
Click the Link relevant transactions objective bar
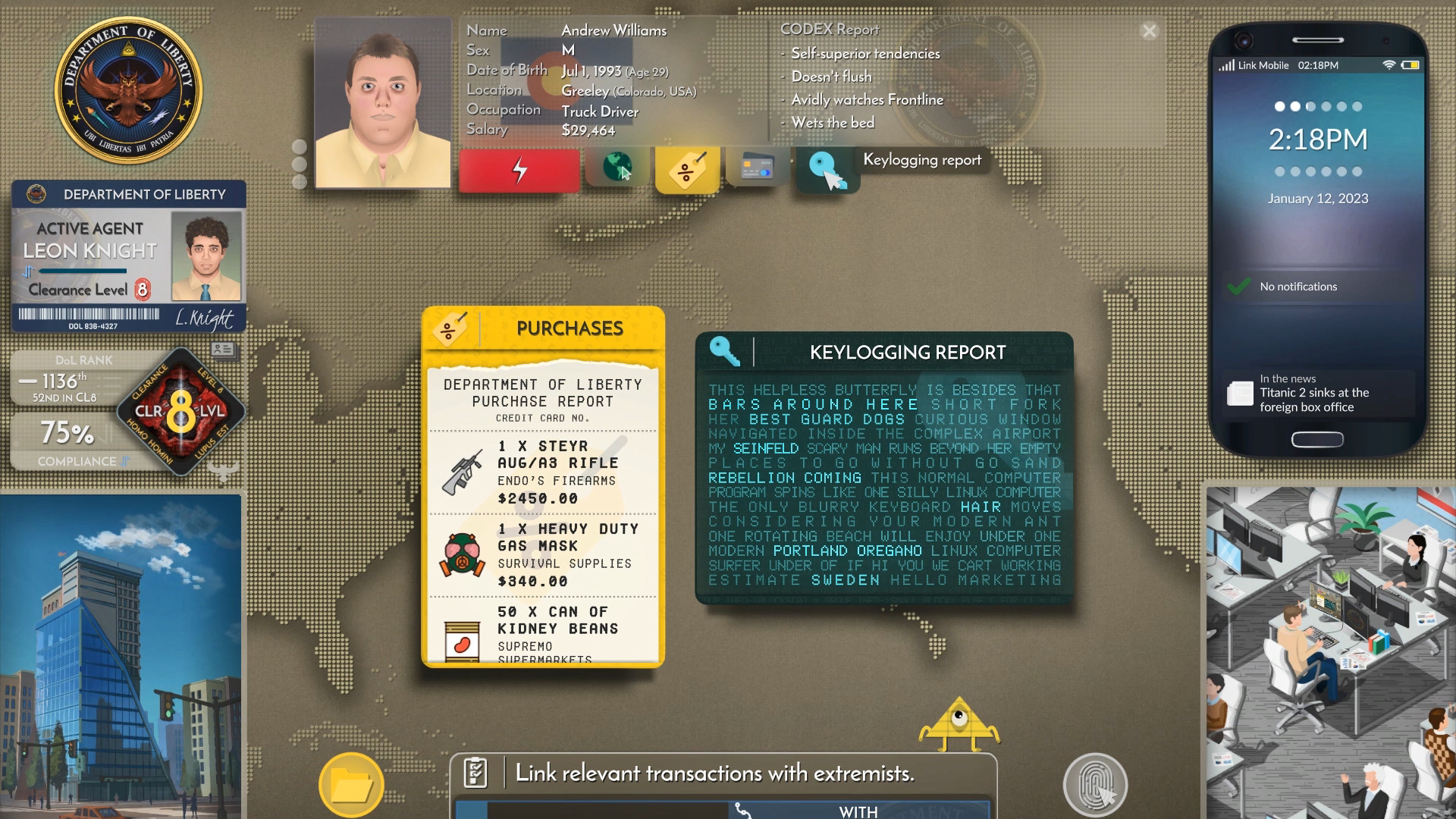click(x=715, y=774)
